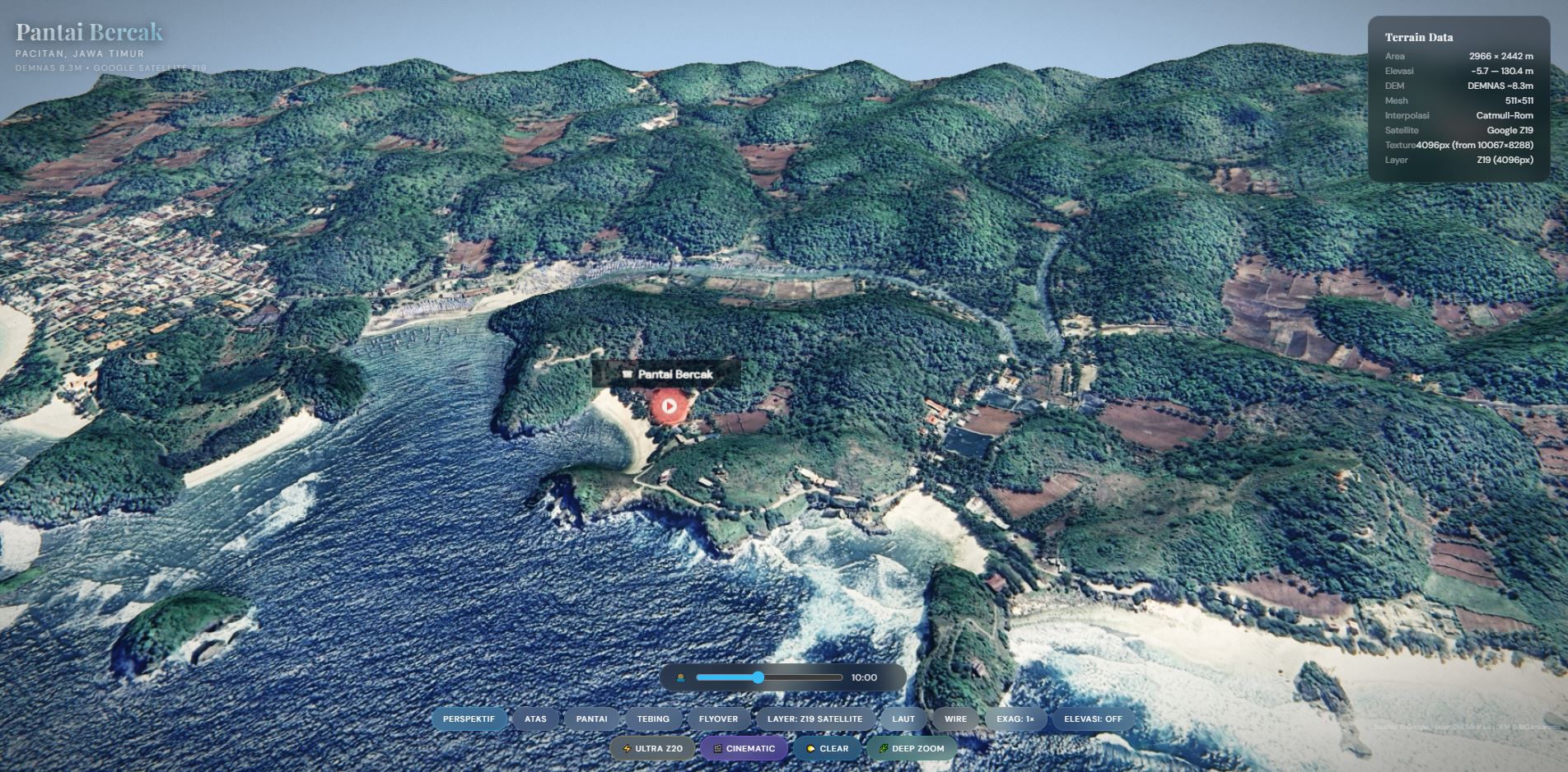Viewport: 1568px width, 772px height.
Task: Activate the PANTAI beach view
Action: [593, 718]
